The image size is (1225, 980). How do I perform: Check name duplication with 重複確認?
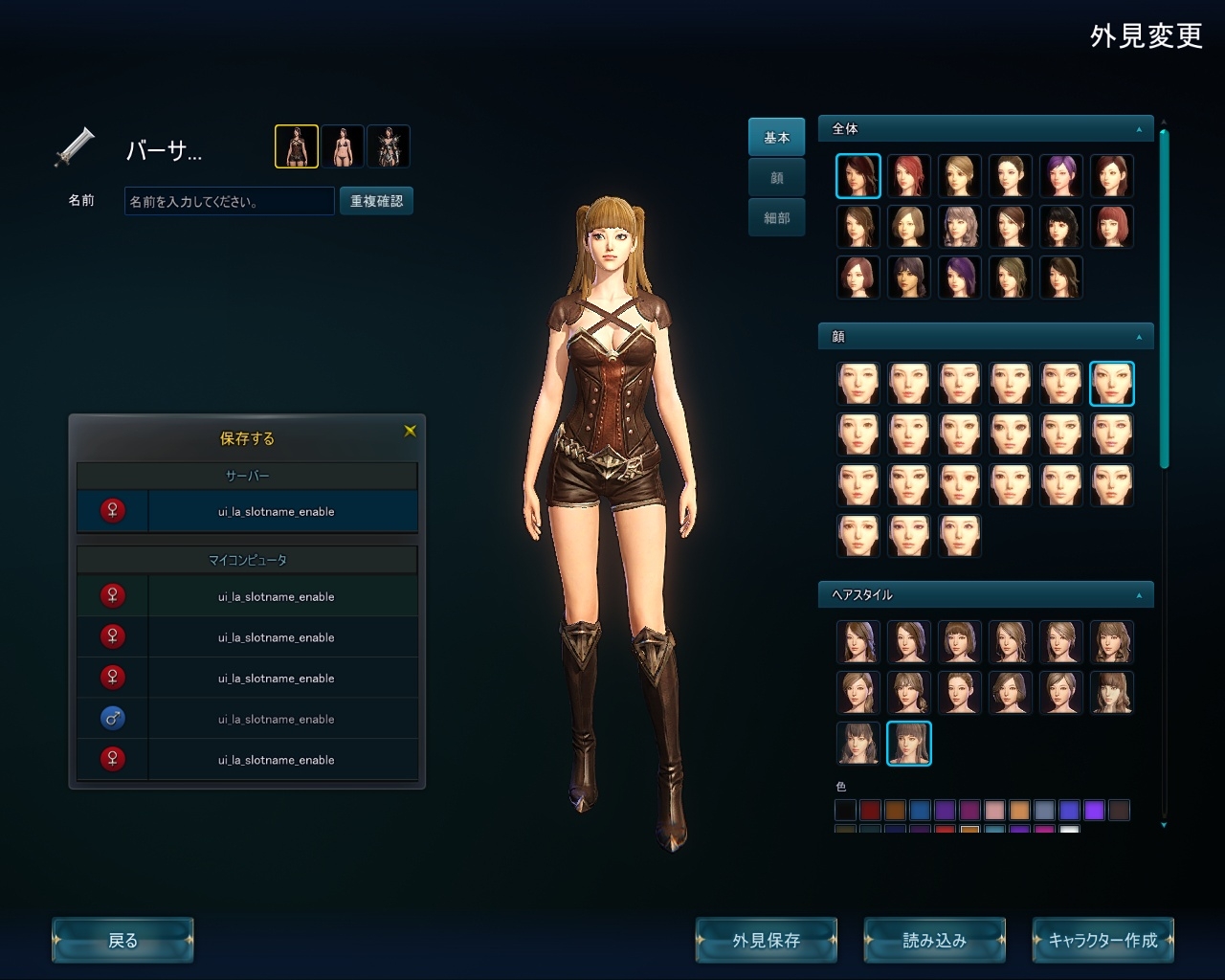[376, 201]
